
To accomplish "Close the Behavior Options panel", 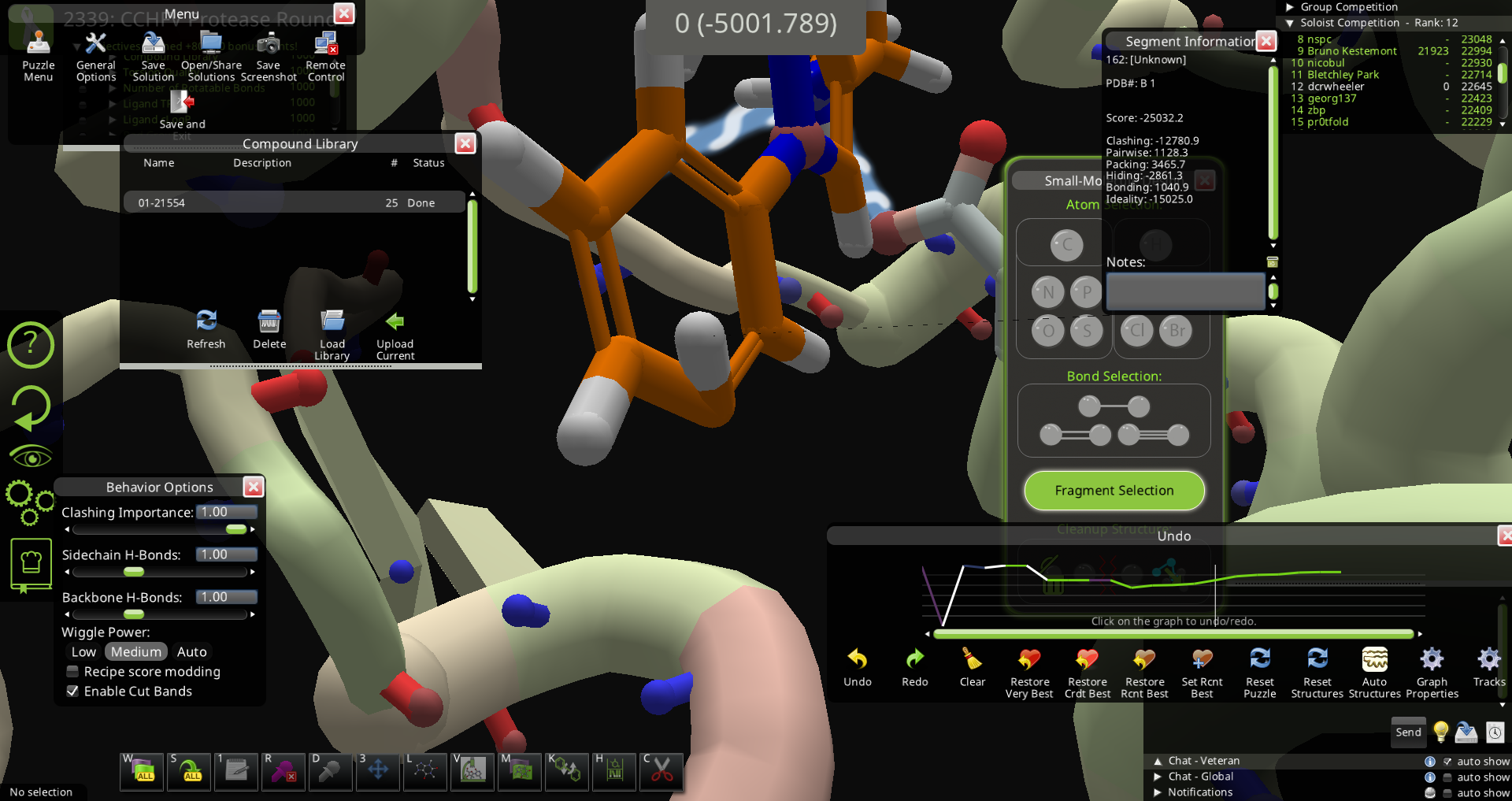I will click(253, 487).
